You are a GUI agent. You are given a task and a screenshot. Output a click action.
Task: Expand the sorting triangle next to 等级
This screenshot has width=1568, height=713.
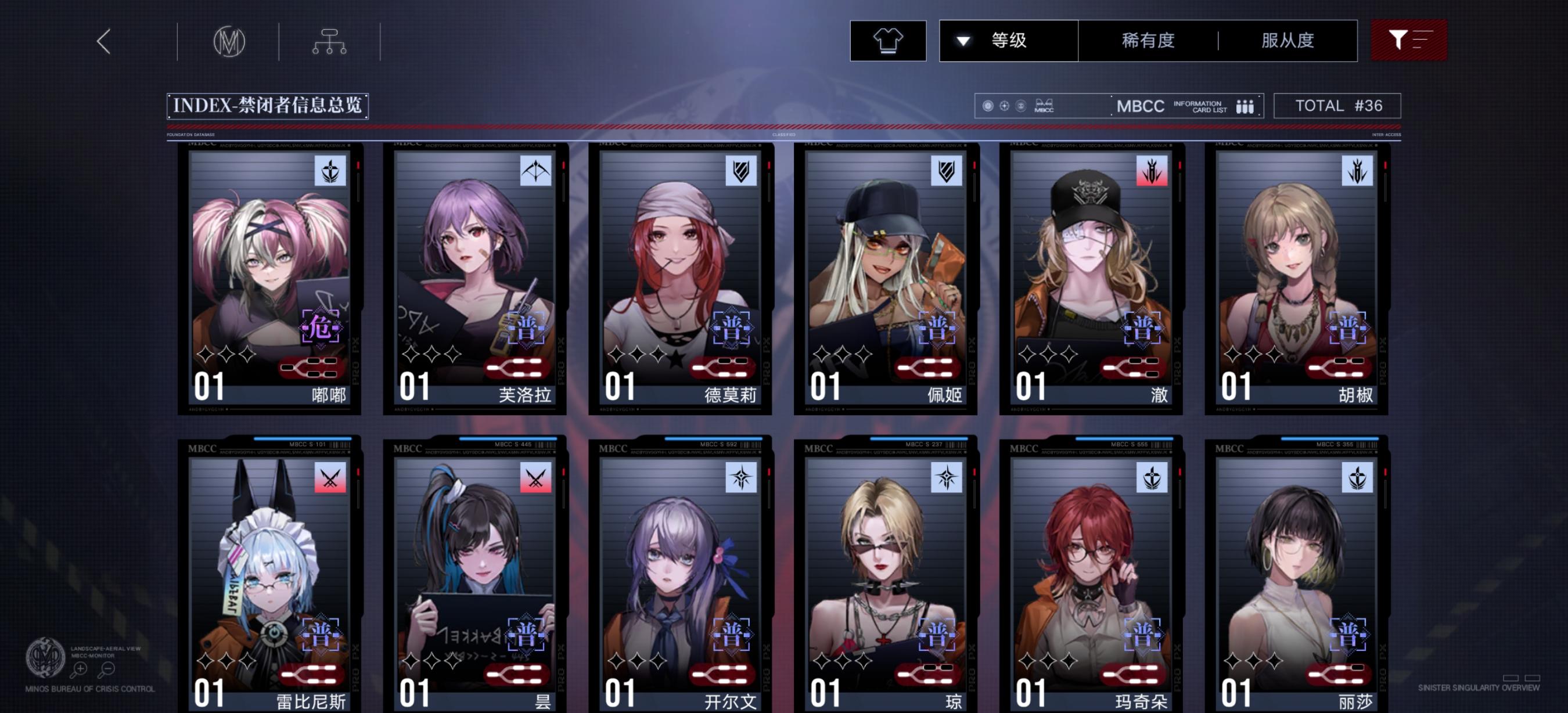[963, 40]
